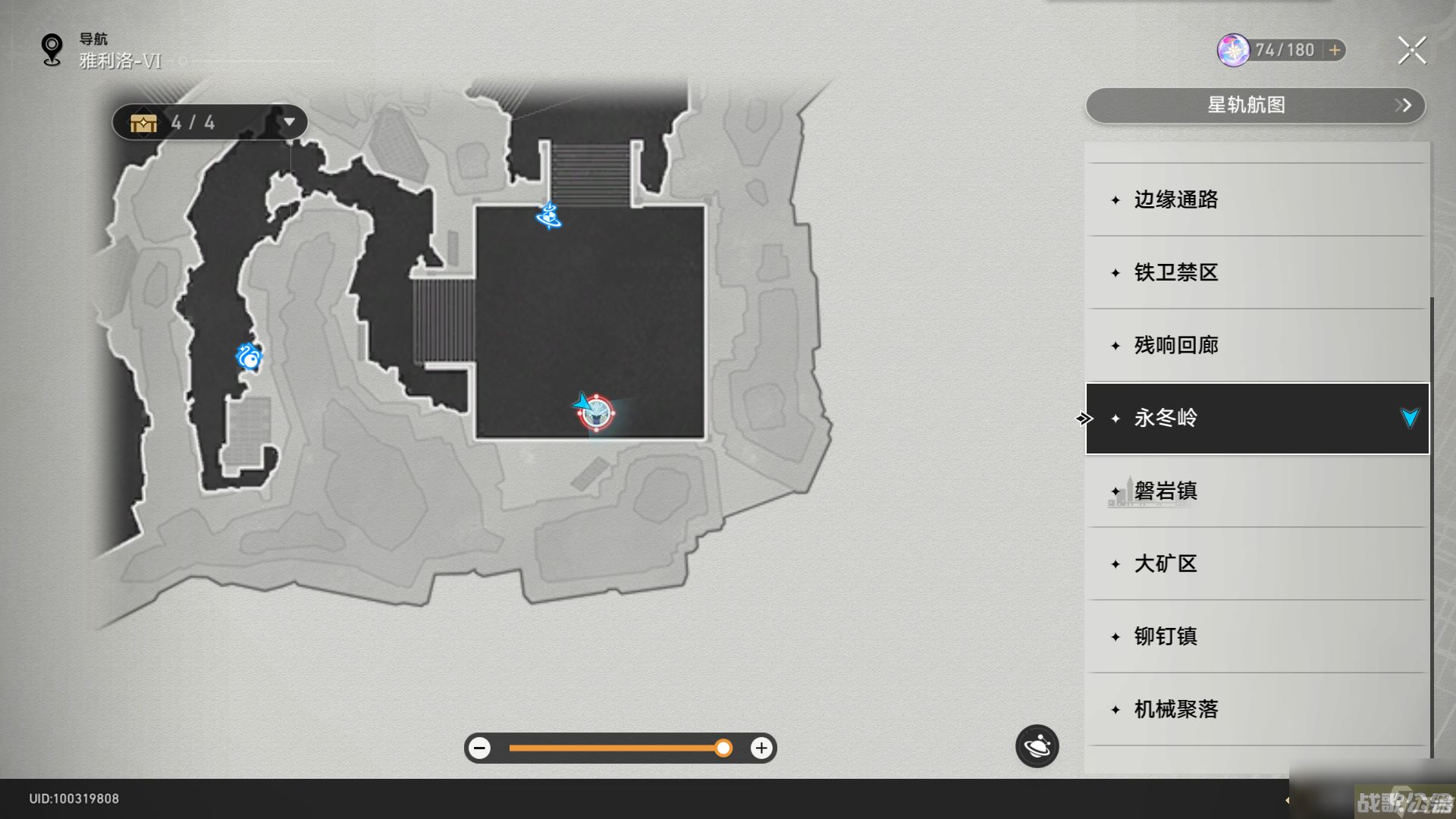
Task: Select the space anchor marker near the stairs
Action: 549,216
